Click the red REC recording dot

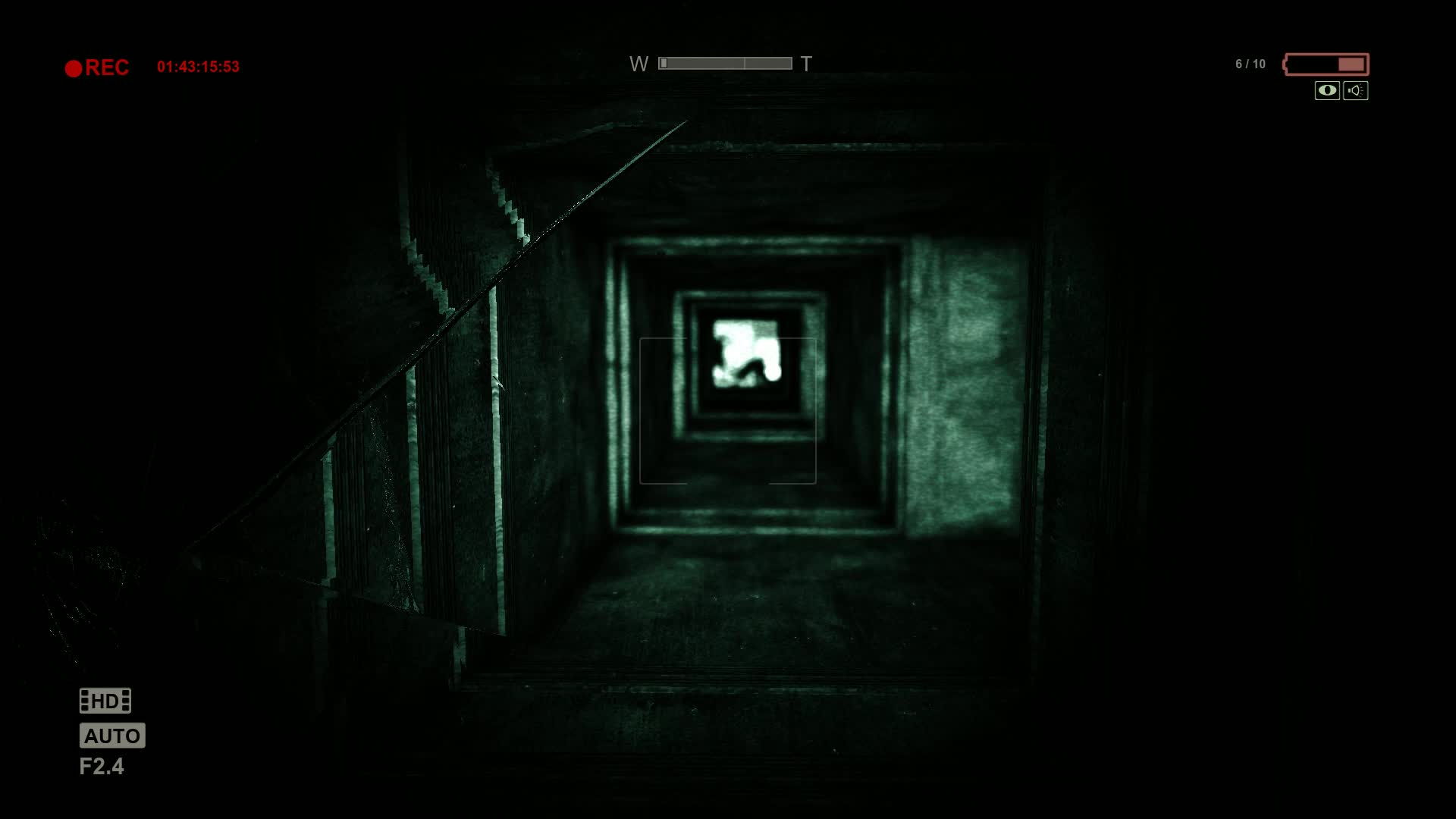[x=74, y=67]
